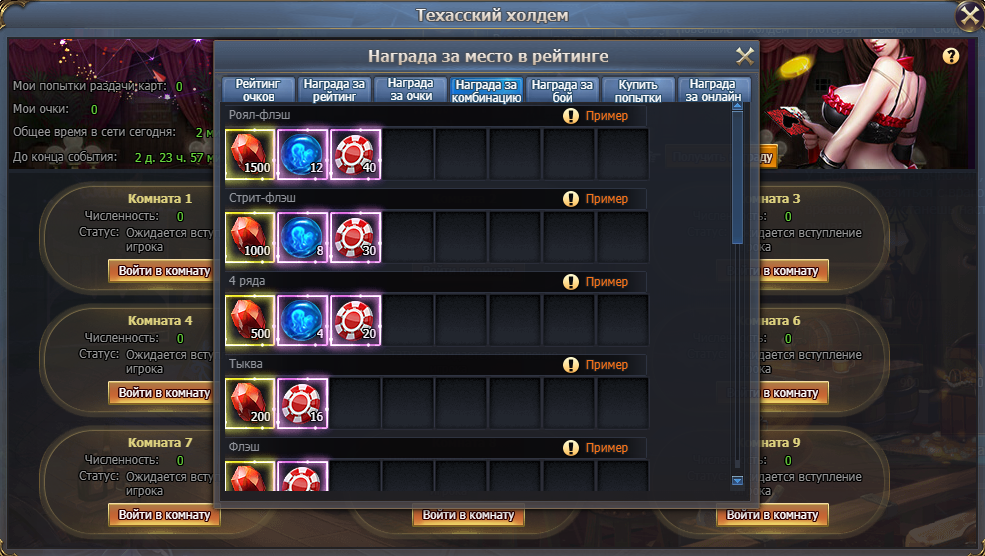Image resolution: width=985 pixels, height=556 pixels.
Task: Switch to the Награда за бой tab
Action: tap(562, 90)
